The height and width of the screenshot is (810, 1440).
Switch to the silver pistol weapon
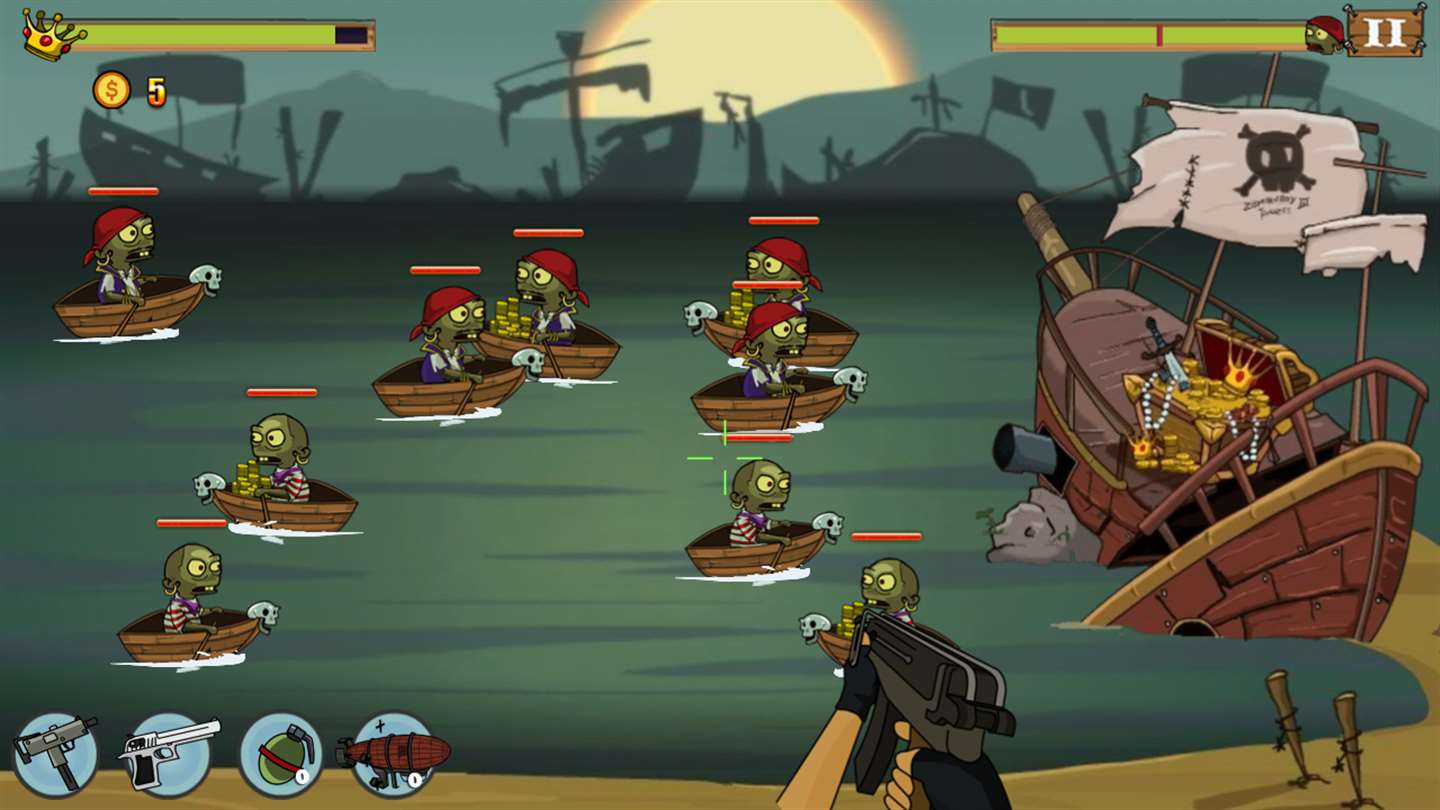[169, 753]
